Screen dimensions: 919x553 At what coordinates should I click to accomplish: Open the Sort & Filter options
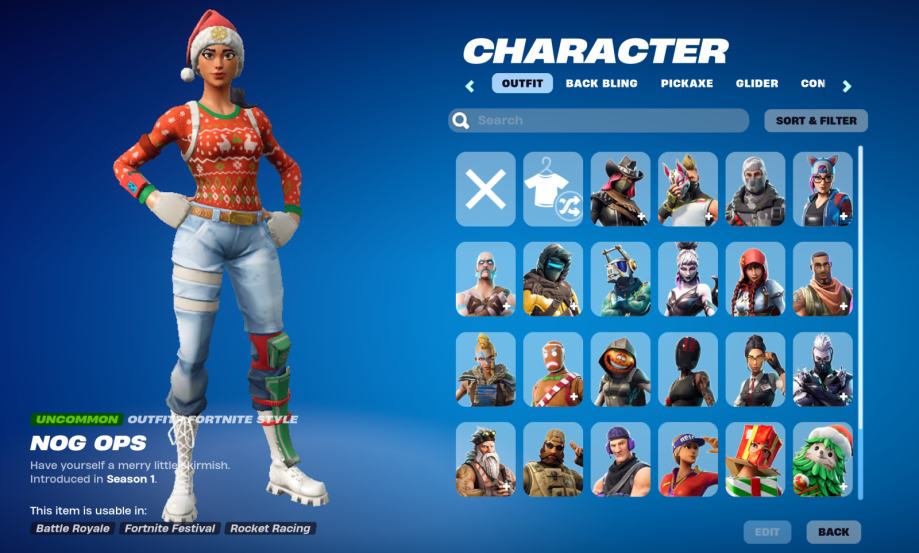coord(816,121)
